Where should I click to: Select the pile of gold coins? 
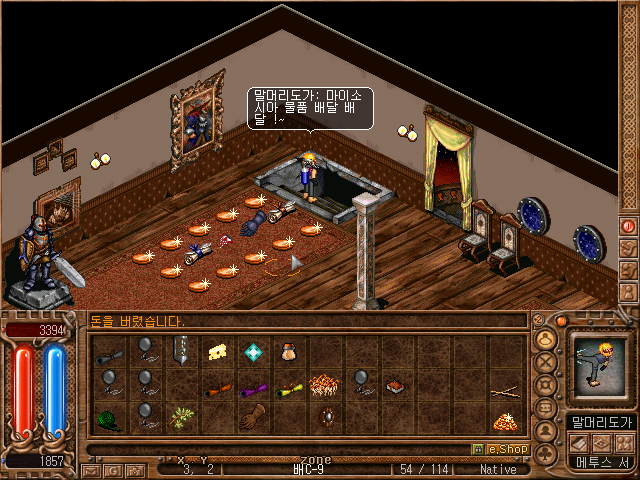tap(505, 421)
